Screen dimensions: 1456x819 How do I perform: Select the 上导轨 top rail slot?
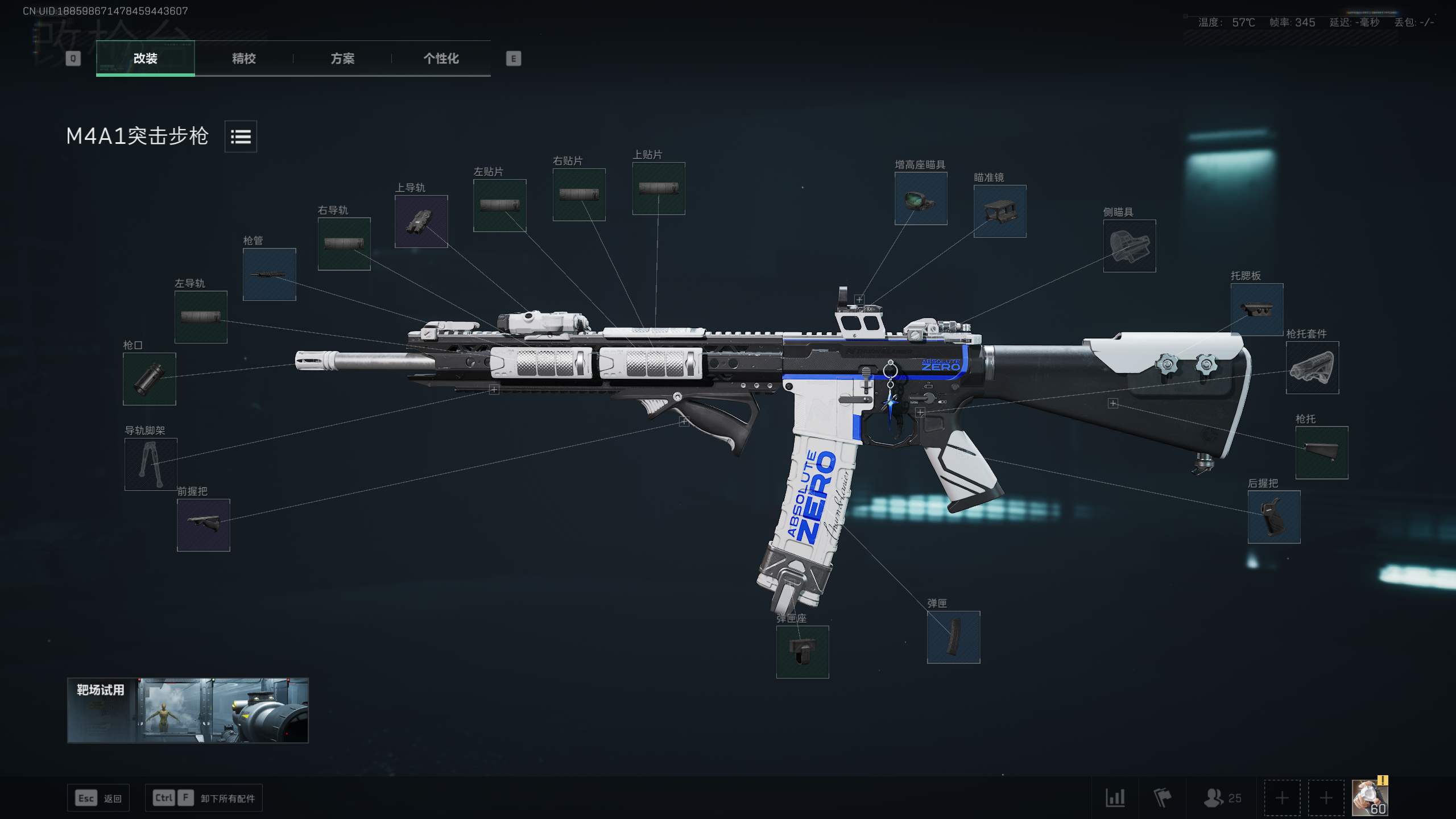coord(420,221)
